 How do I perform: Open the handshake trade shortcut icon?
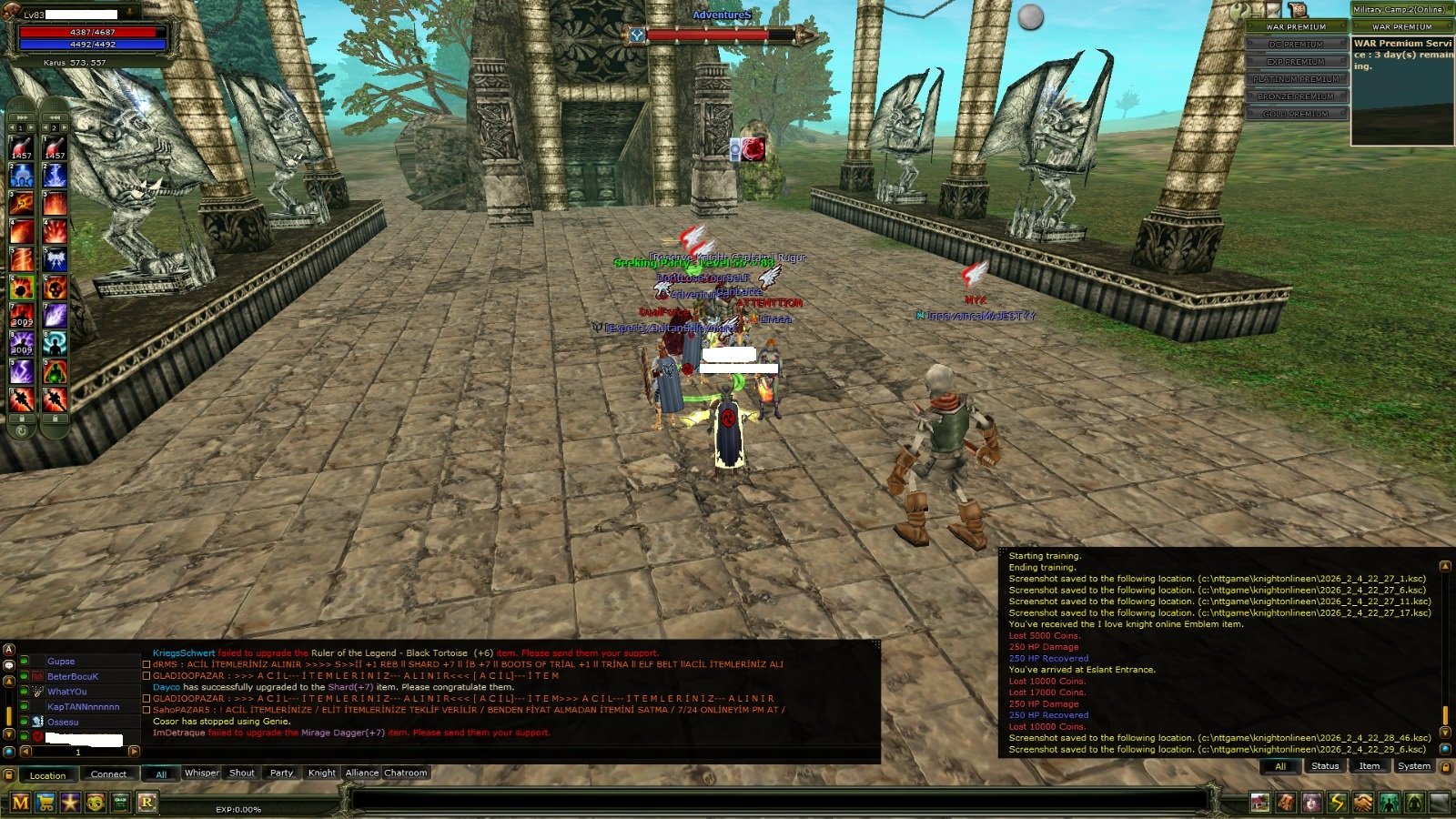(1362, 804)
